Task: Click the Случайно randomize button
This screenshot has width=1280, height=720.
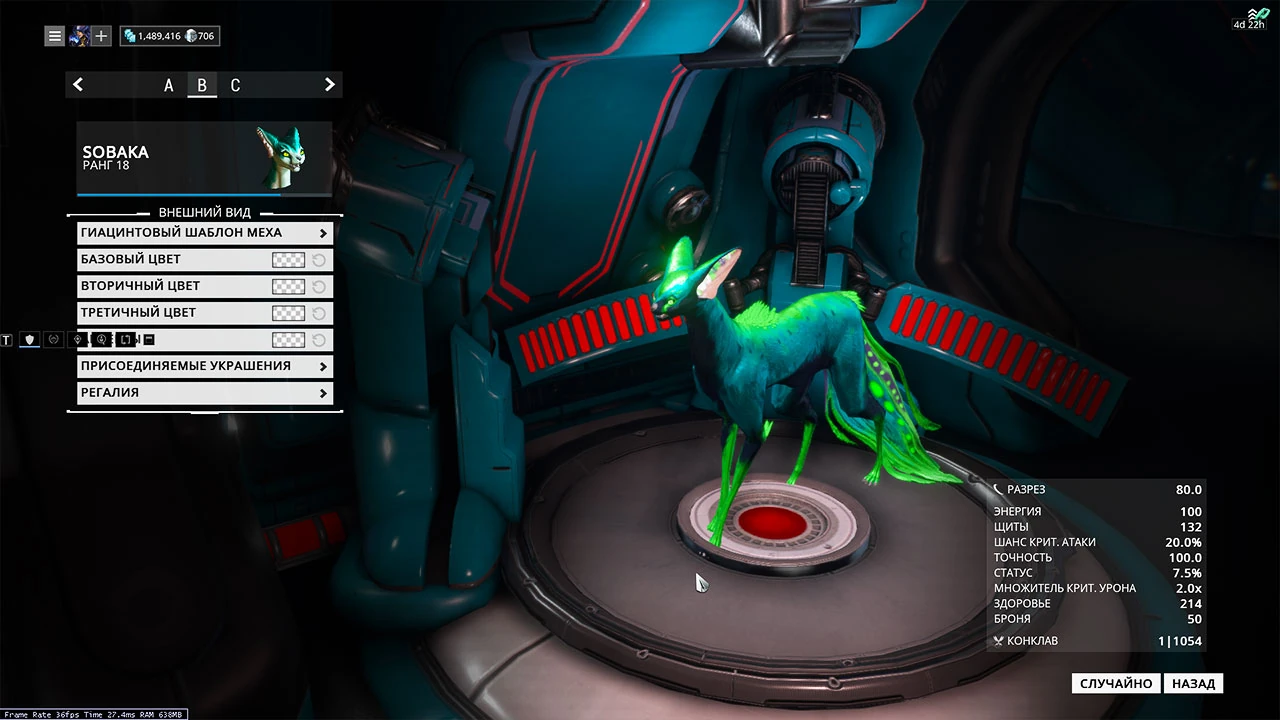Action: tap(1116, 684)
